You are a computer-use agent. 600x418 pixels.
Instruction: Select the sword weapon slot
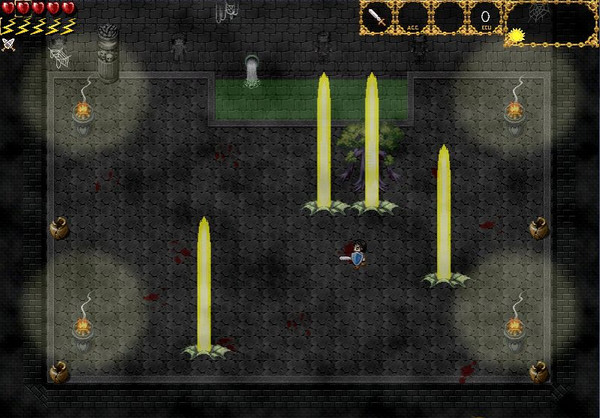coord(379,18)
